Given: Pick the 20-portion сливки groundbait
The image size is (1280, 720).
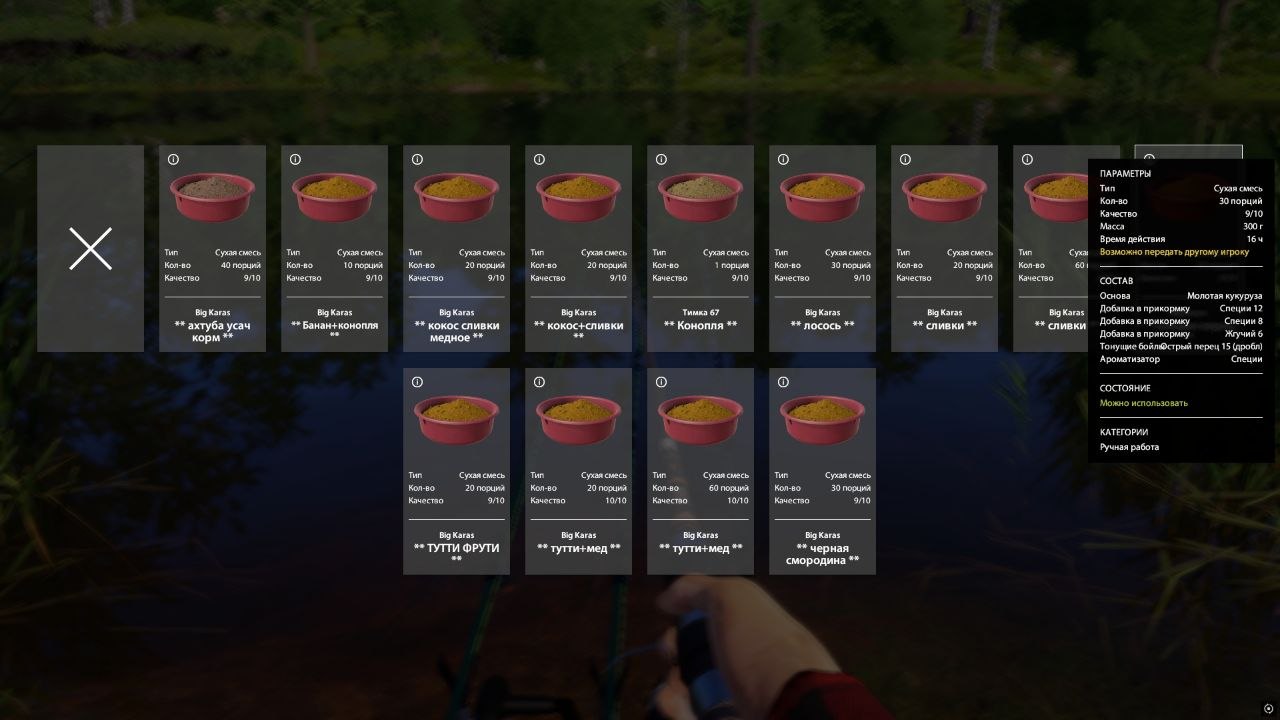Looking at the screenshot, I should (x=944, y=248).
